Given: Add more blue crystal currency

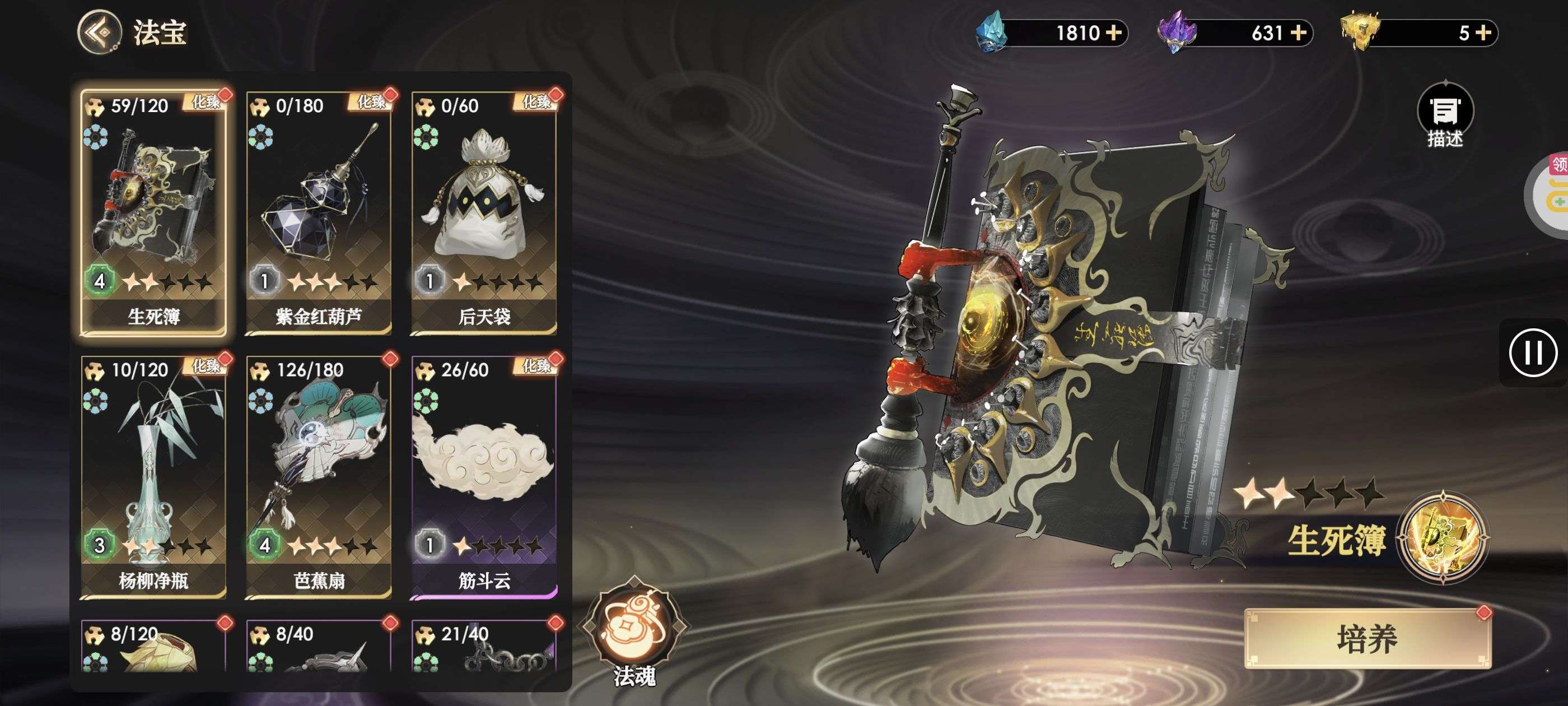Looking at the screenshot, I should [x=1114, y=32].
